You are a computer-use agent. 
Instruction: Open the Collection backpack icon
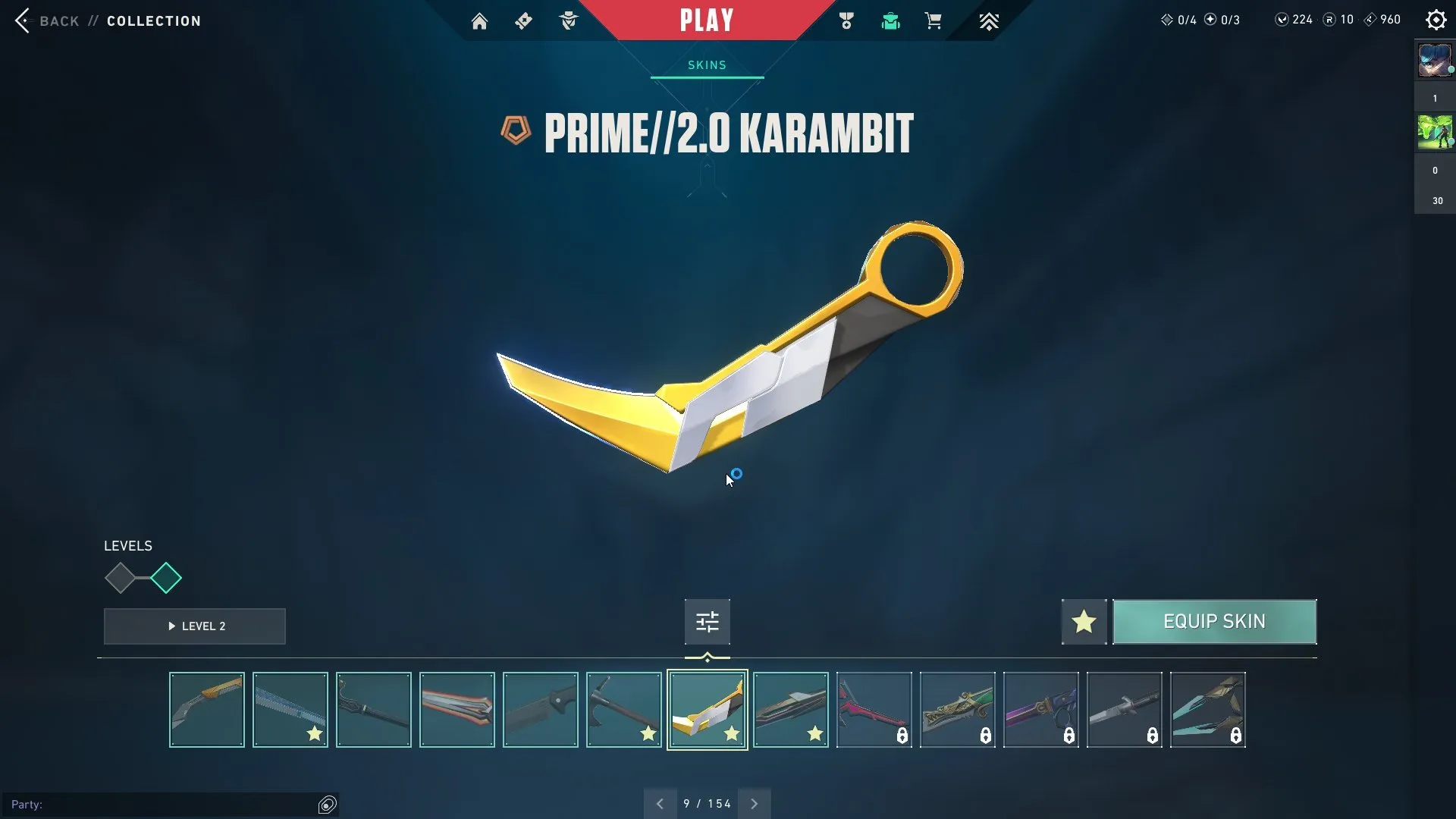coord(890,20)
